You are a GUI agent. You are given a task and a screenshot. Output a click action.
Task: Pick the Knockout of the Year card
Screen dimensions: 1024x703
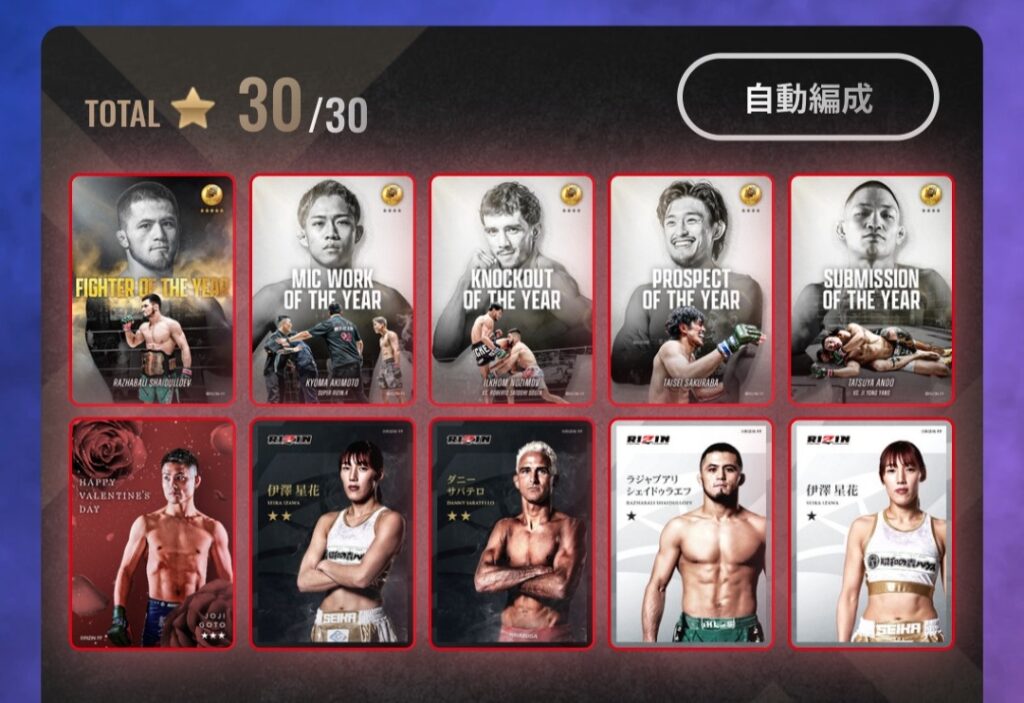[512, 290]
